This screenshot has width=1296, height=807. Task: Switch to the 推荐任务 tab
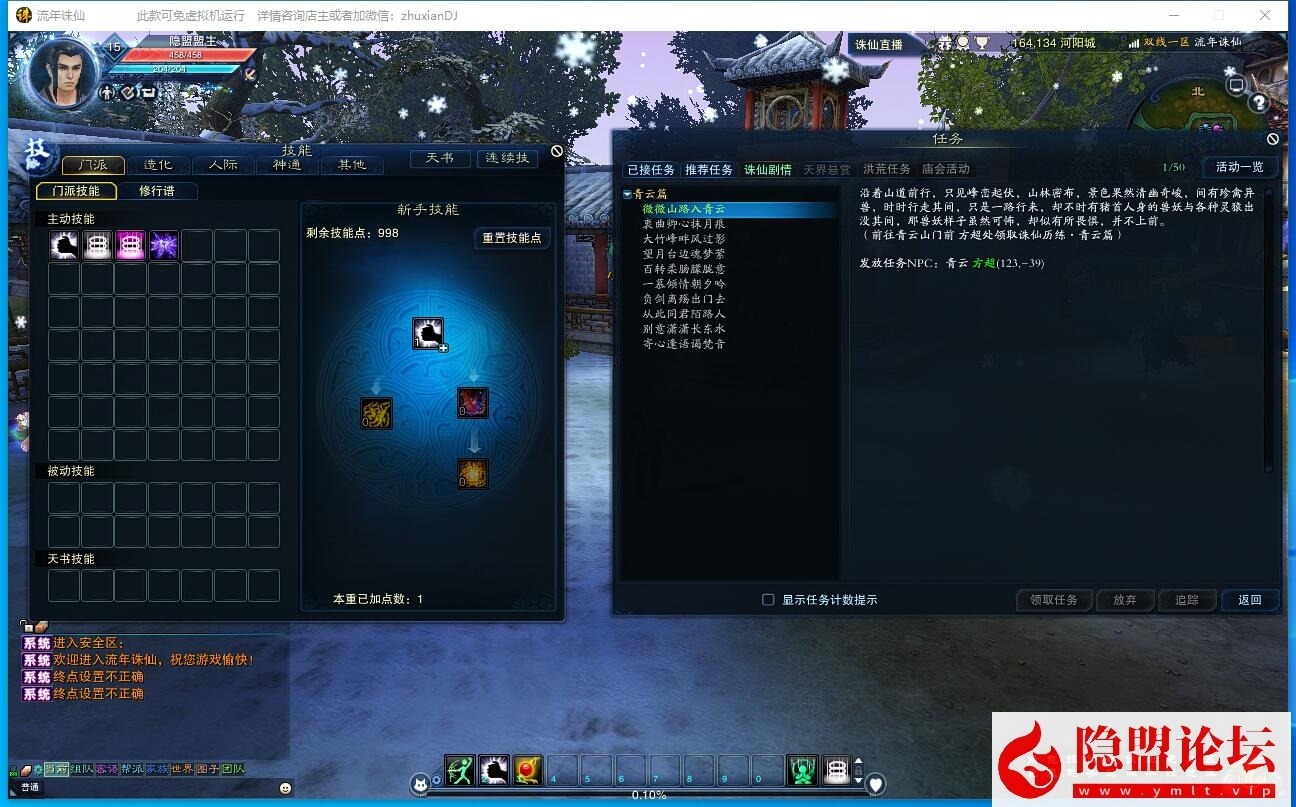(709, 169)
